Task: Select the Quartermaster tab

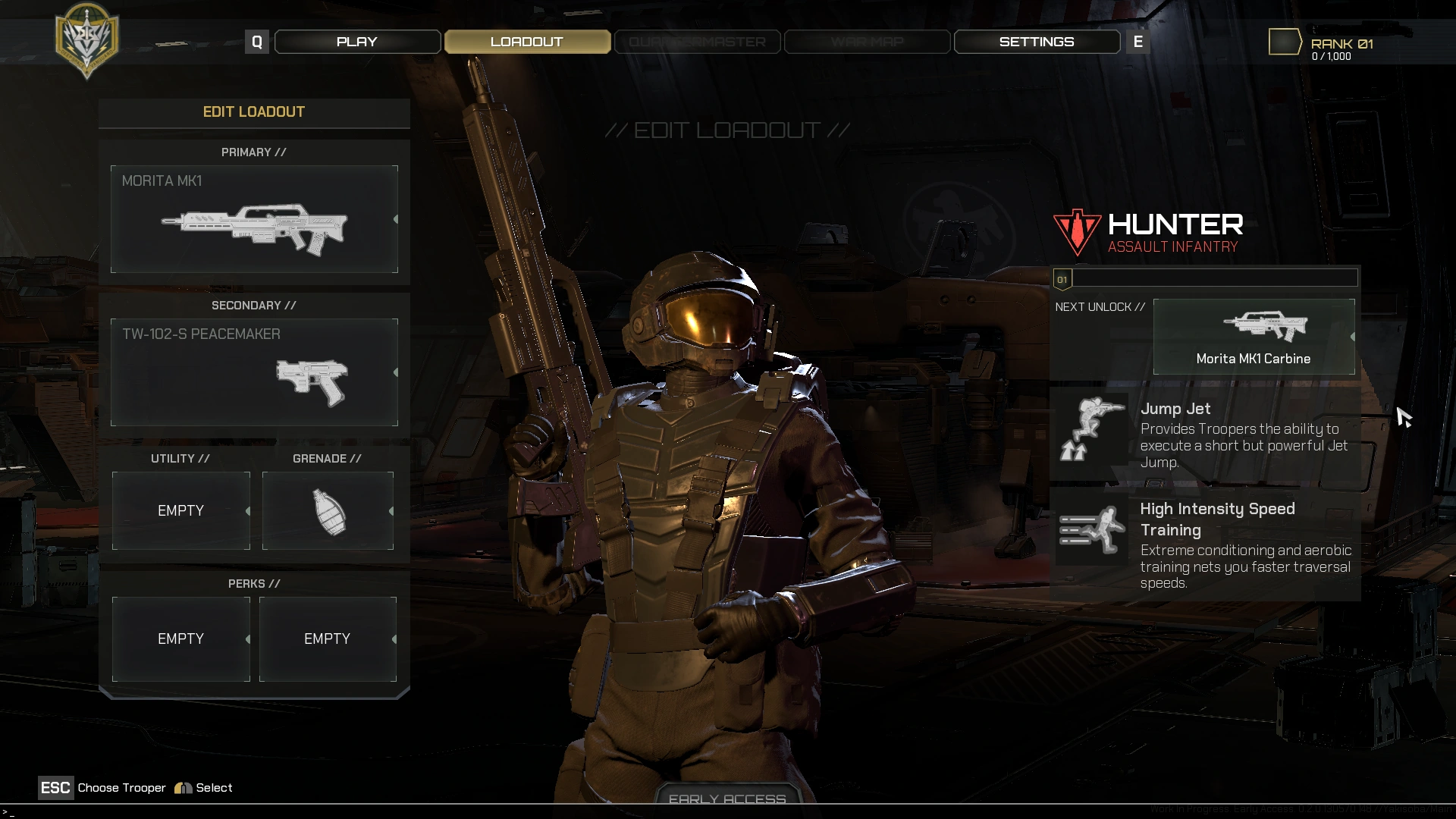Action: coord(697,42)
